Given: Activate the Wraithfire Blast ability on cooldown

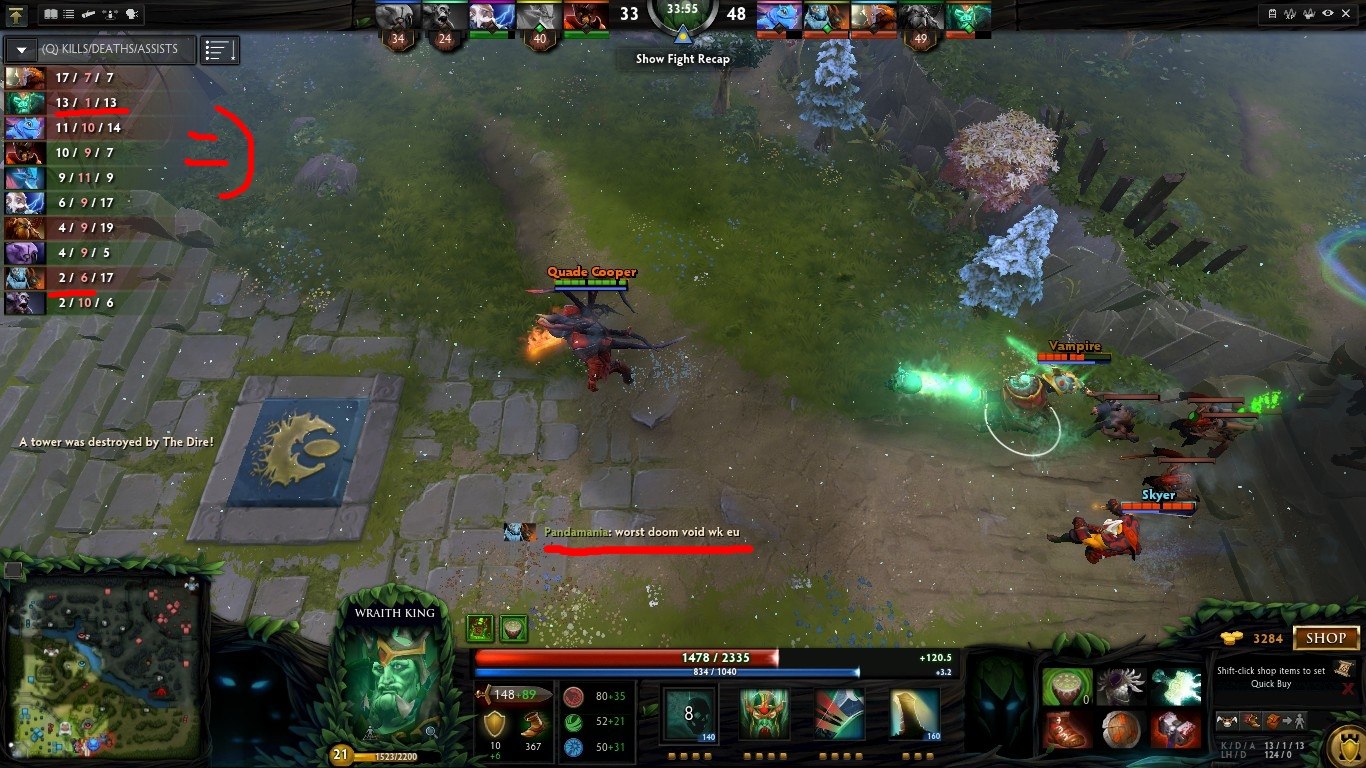Looking at the screenshot, I should [689, 714].
